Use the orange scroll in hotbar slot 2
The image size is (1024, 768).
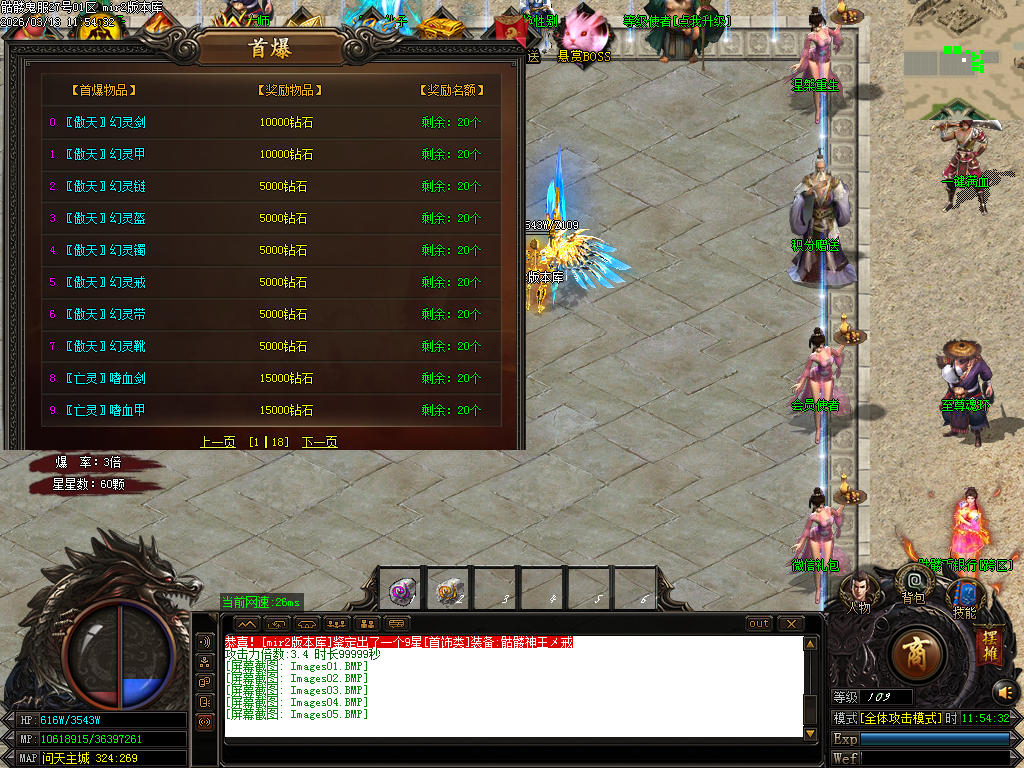click(x=448, y=591)
